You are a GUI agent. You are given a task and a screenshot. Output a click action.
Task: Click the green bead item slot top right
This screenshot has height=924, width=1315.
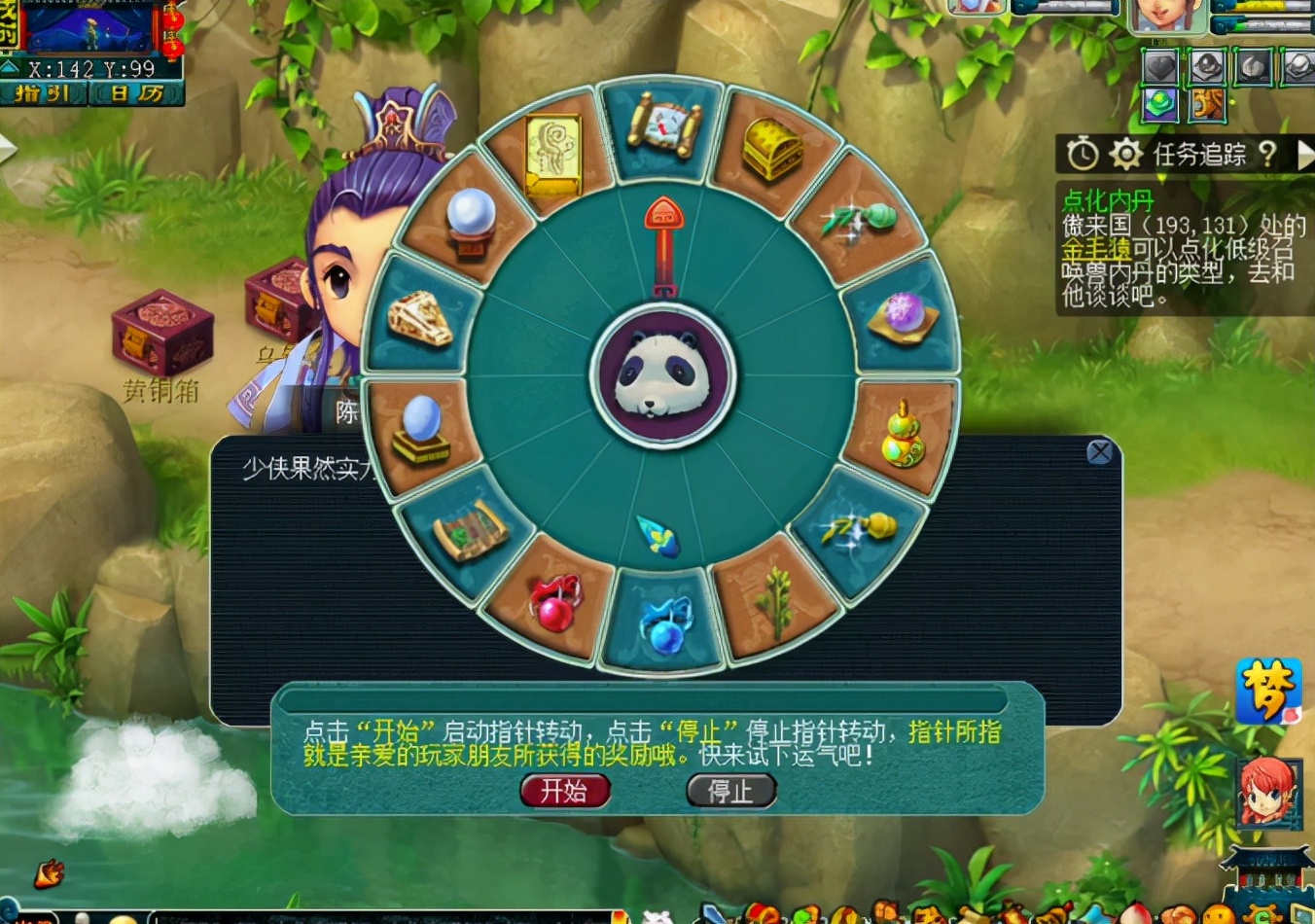1158,104
